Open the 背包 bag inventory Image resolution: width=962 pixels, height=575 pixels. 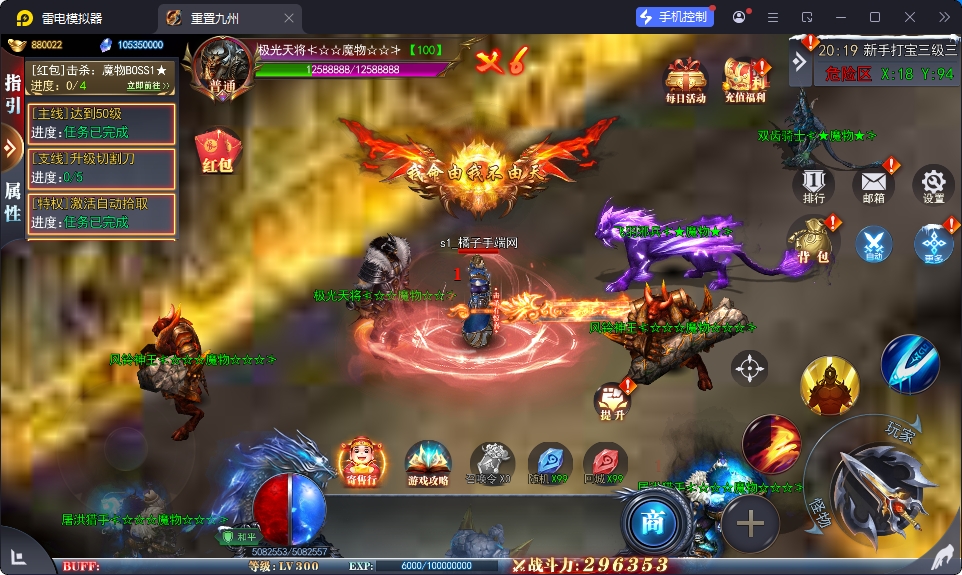coord(811,243)
